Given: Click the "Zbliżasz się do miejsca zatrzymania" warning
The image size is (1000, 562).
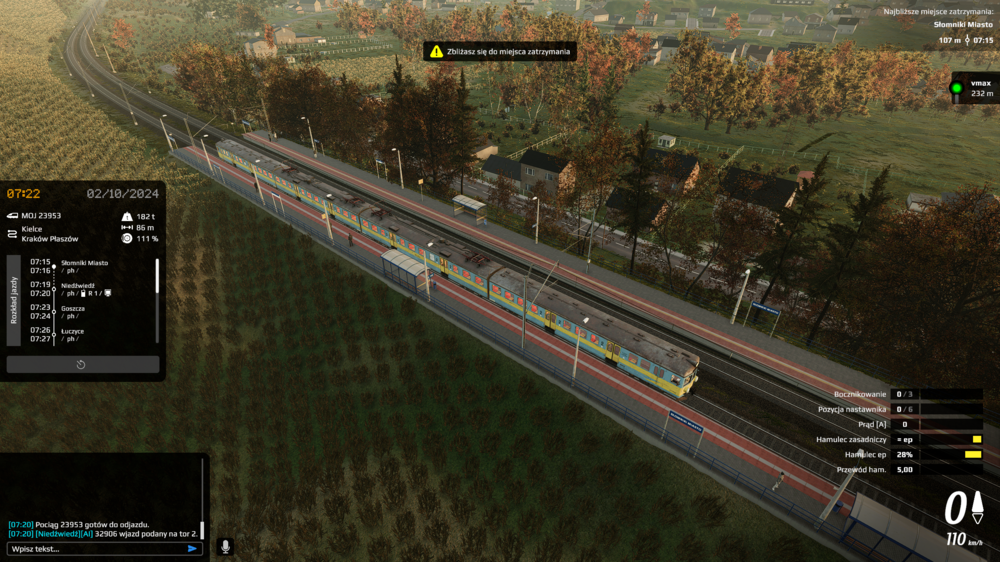Looking at the screenshot, I should [500, 51].
